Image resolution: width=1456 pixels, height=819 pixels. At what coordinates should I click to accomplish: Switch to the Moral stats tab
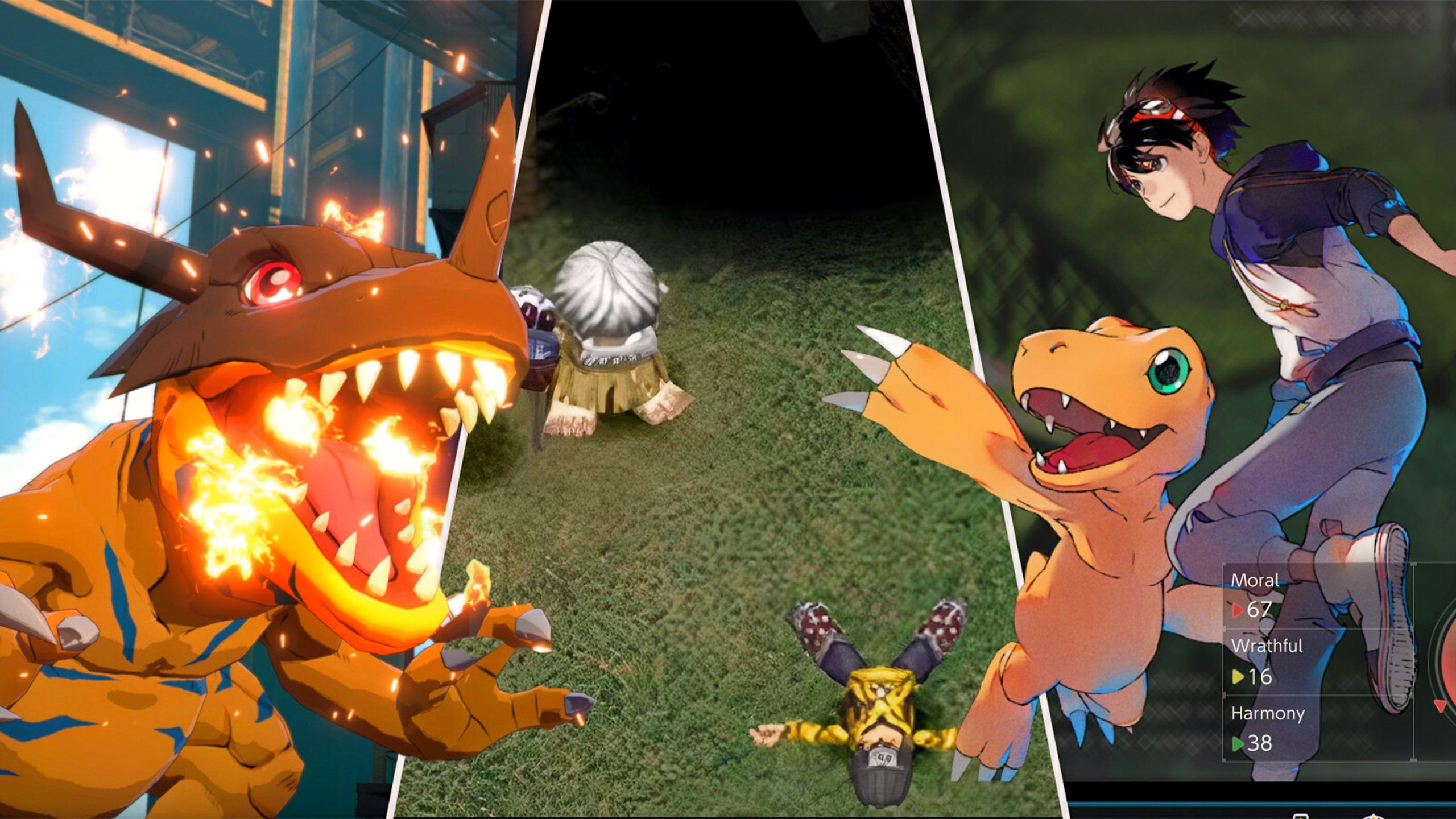[1255, 581]
